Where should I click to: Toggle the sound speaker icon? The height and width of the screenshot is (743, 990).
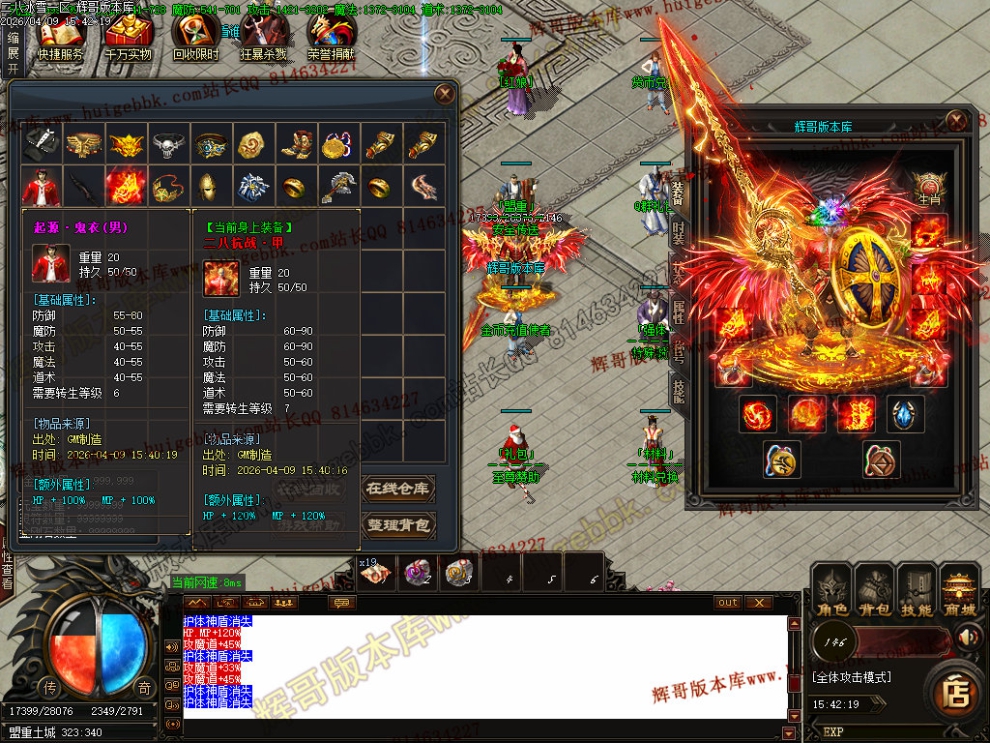pyautogui.click(x=967, y=636)
